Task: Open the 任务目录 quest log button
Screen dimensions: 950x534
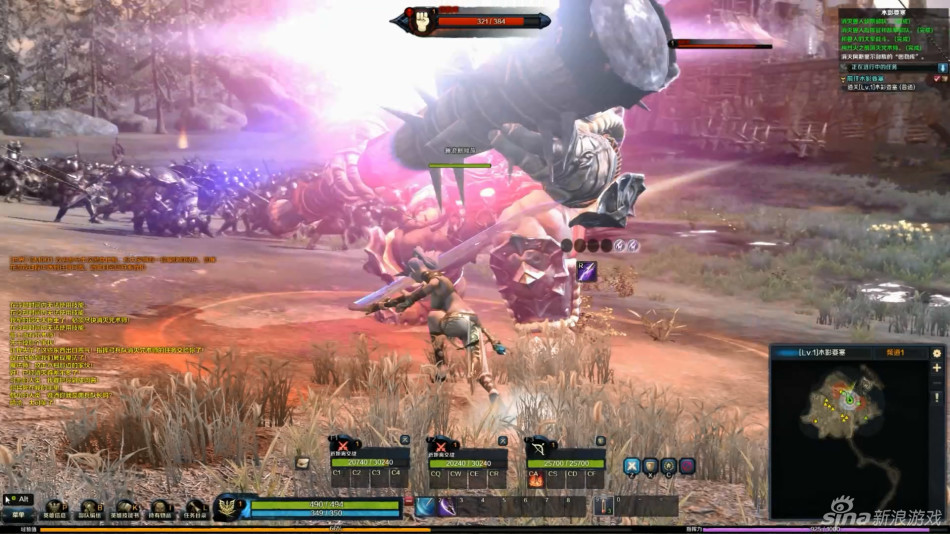Action: [x=196, y=511]
